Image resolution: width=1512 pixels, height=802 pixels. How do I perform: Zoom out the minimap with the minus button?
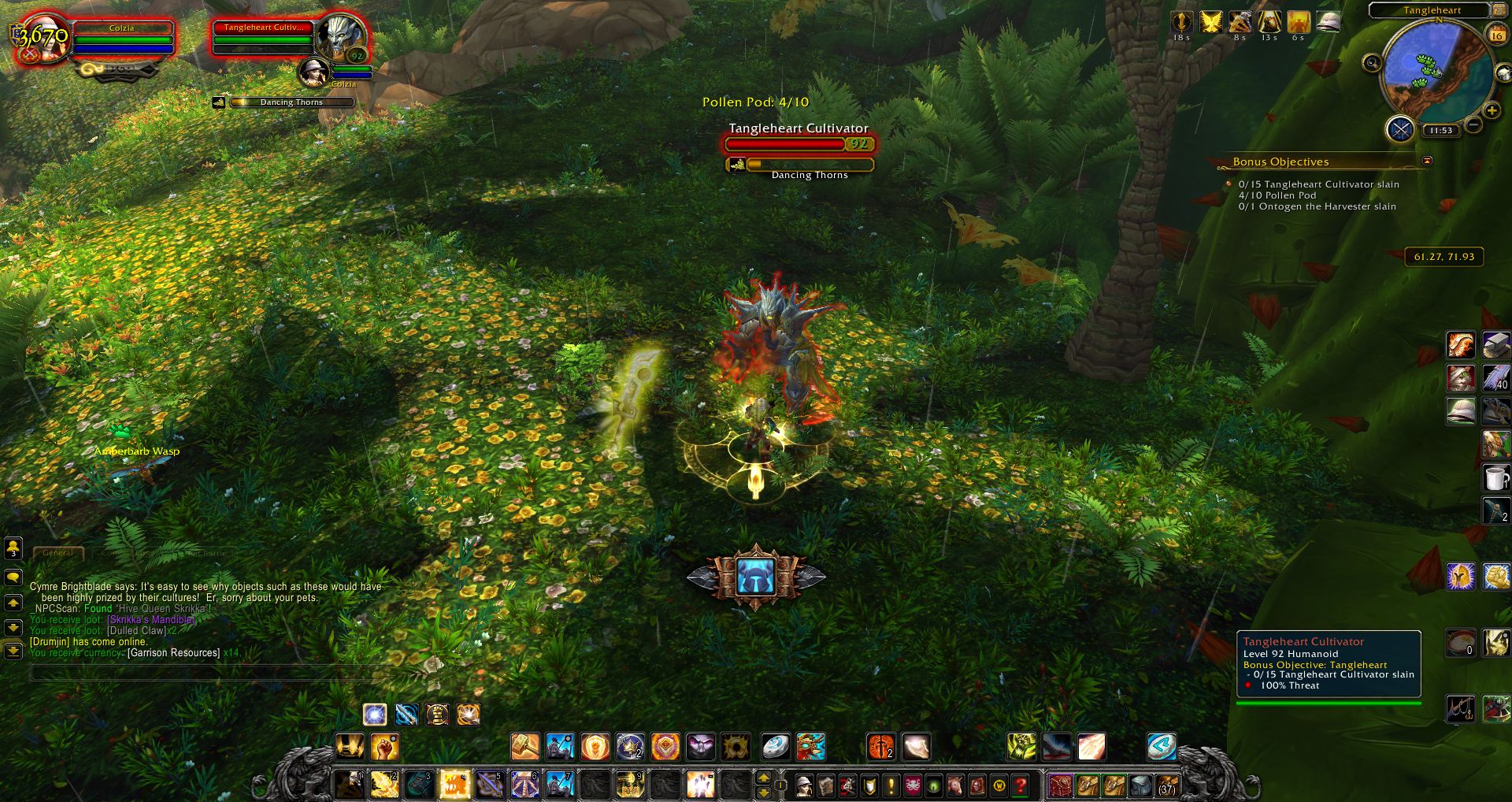coord(1473,124)
